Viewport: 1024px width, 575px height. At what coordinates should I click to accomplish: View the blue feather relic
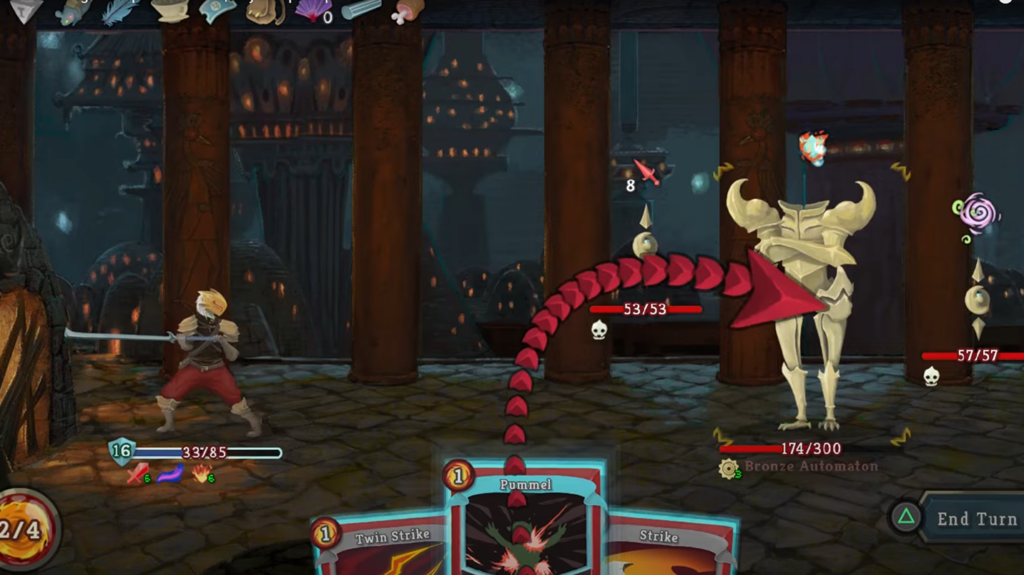[x=122, y=10]
